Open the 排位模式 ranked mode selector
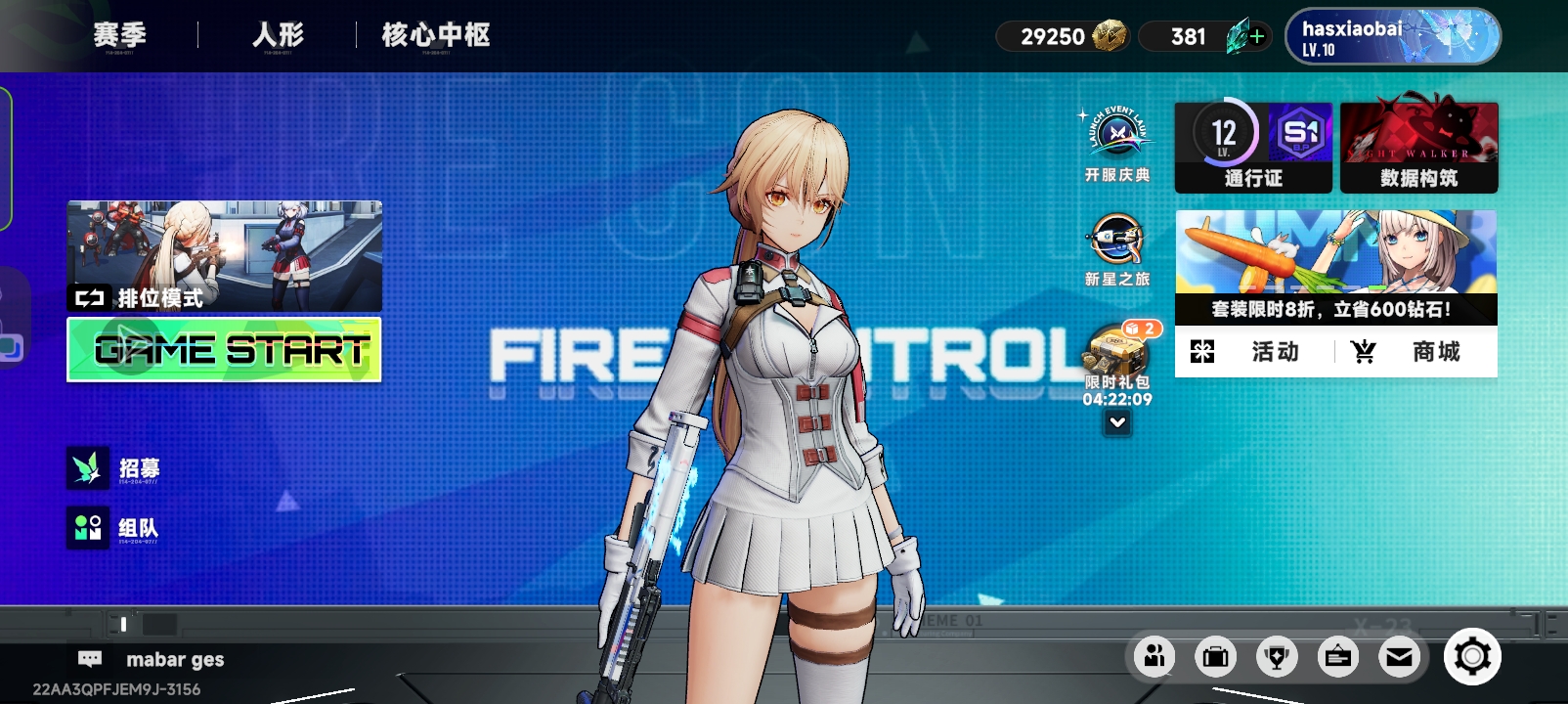1568x704 pixels. coord(224,256)
